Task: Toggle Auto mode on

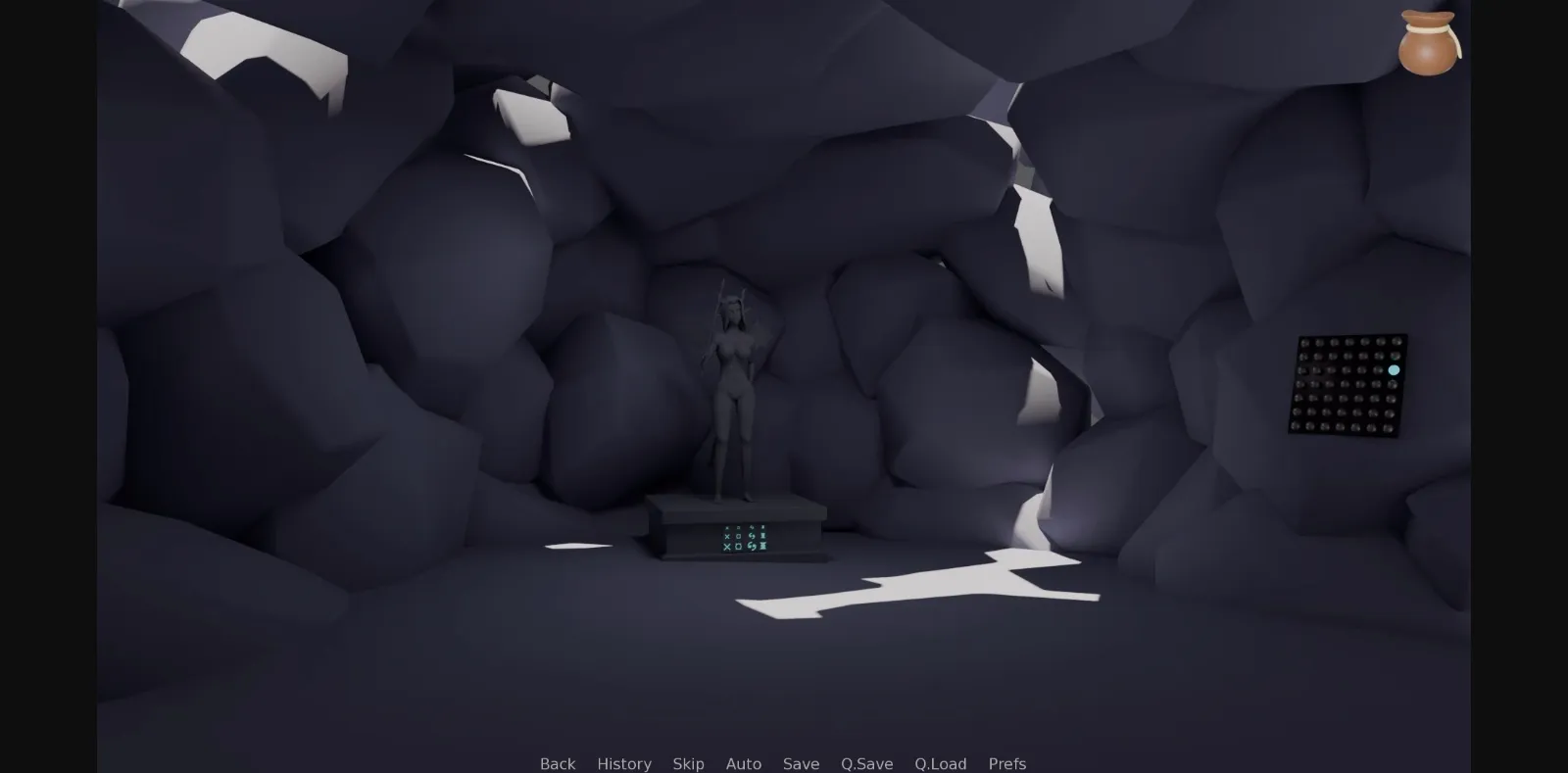Action: [x=744, y=763]
